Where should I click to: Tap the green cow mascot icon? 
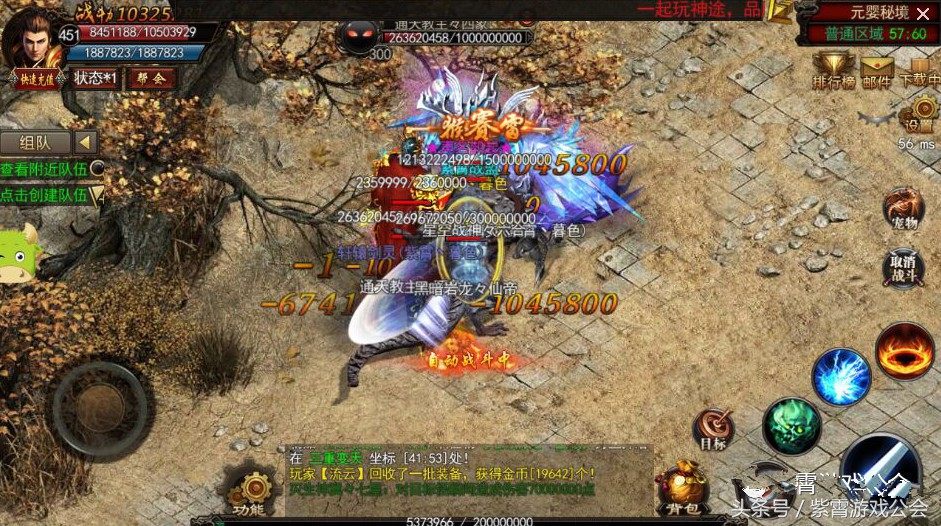[18, 254]
